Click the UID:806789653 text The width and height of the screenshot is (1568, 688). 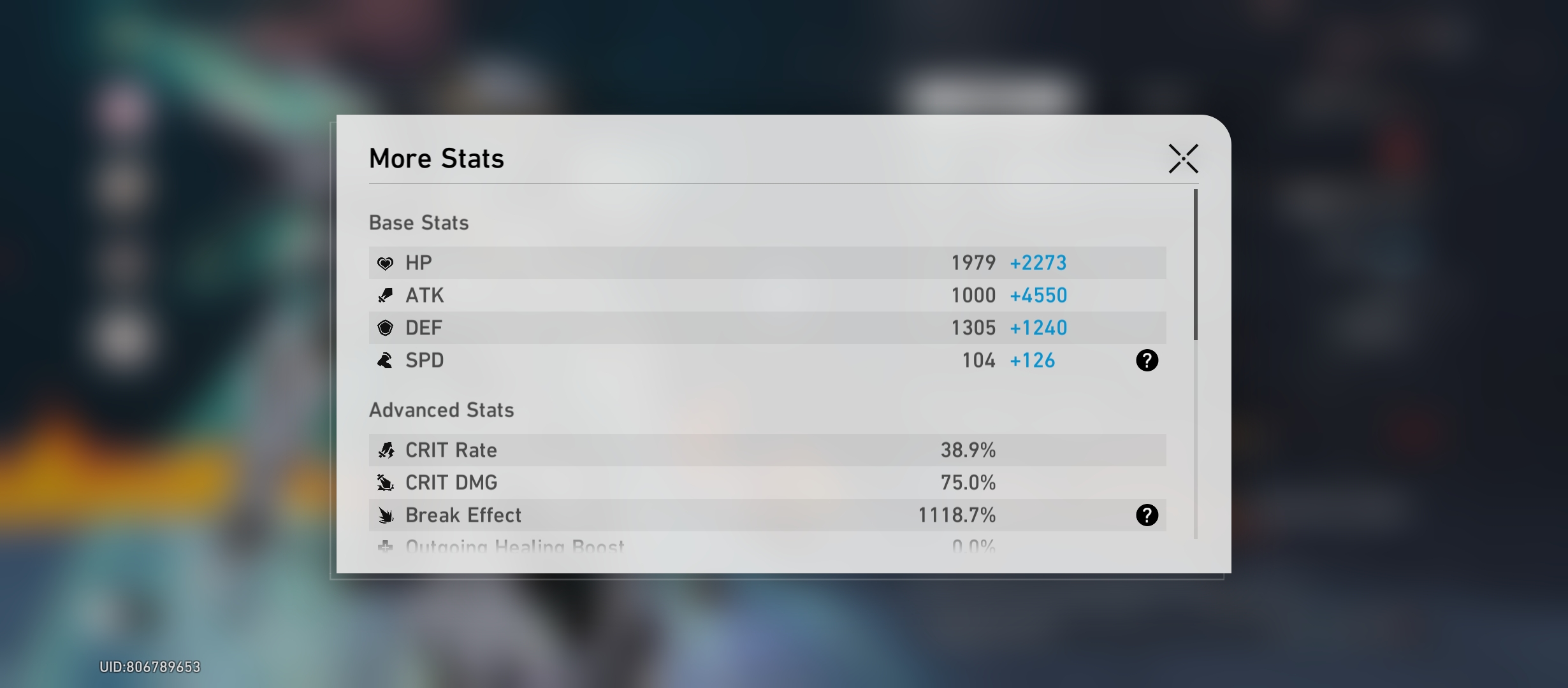[x=150, y=667]
